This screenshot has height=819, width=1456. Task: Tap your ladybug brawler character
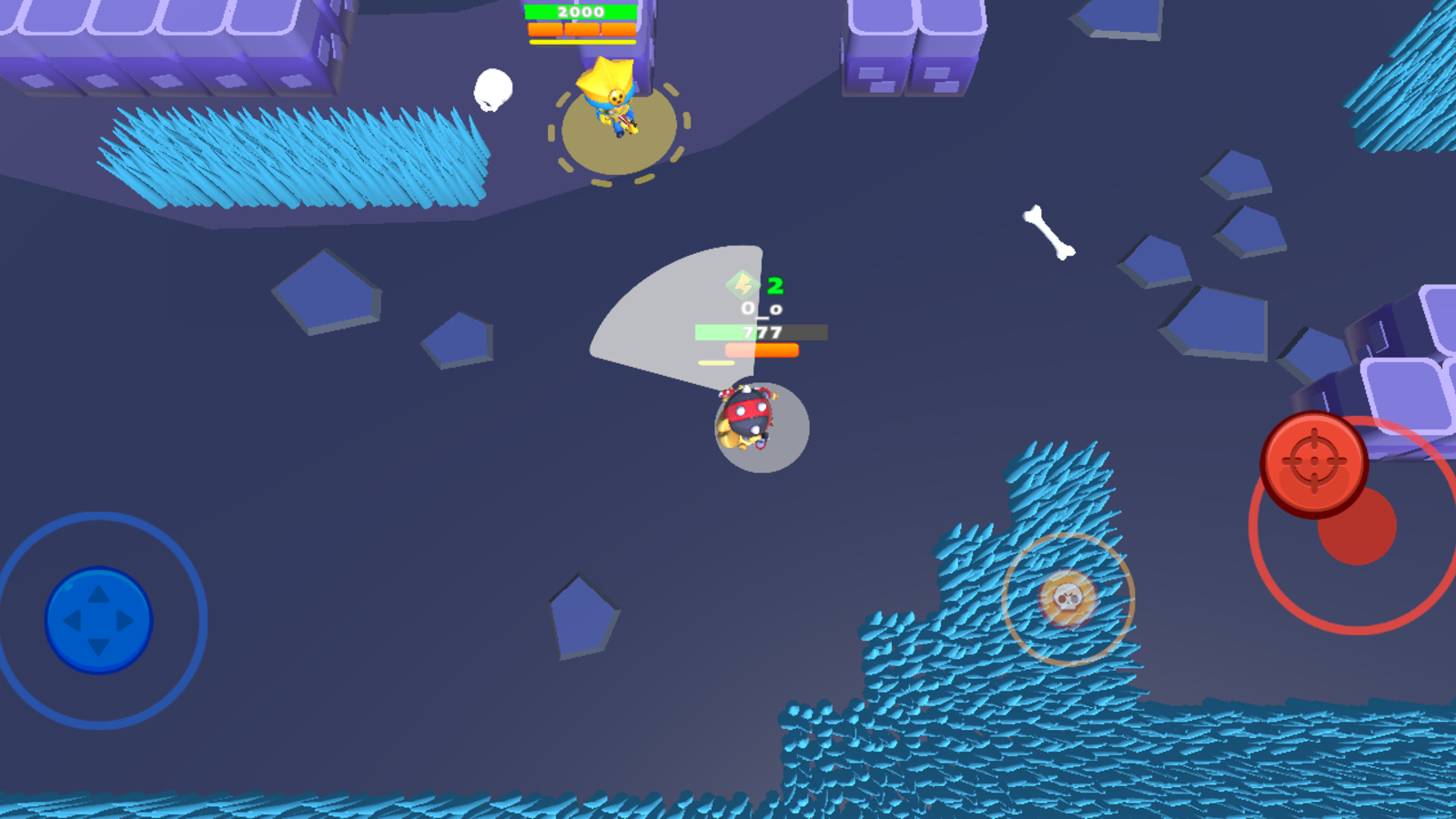tap(746, 419)
